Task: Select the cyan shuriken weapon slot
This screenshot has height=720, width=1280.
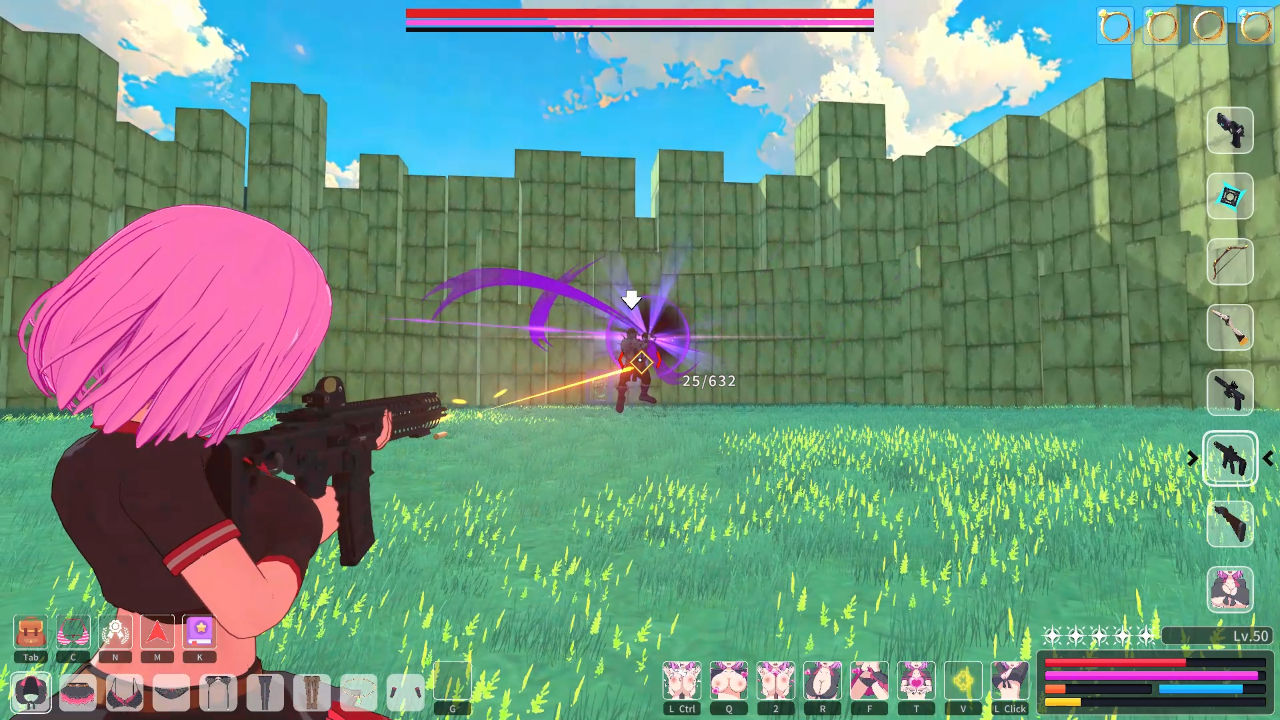Action: click(1230, 197)
